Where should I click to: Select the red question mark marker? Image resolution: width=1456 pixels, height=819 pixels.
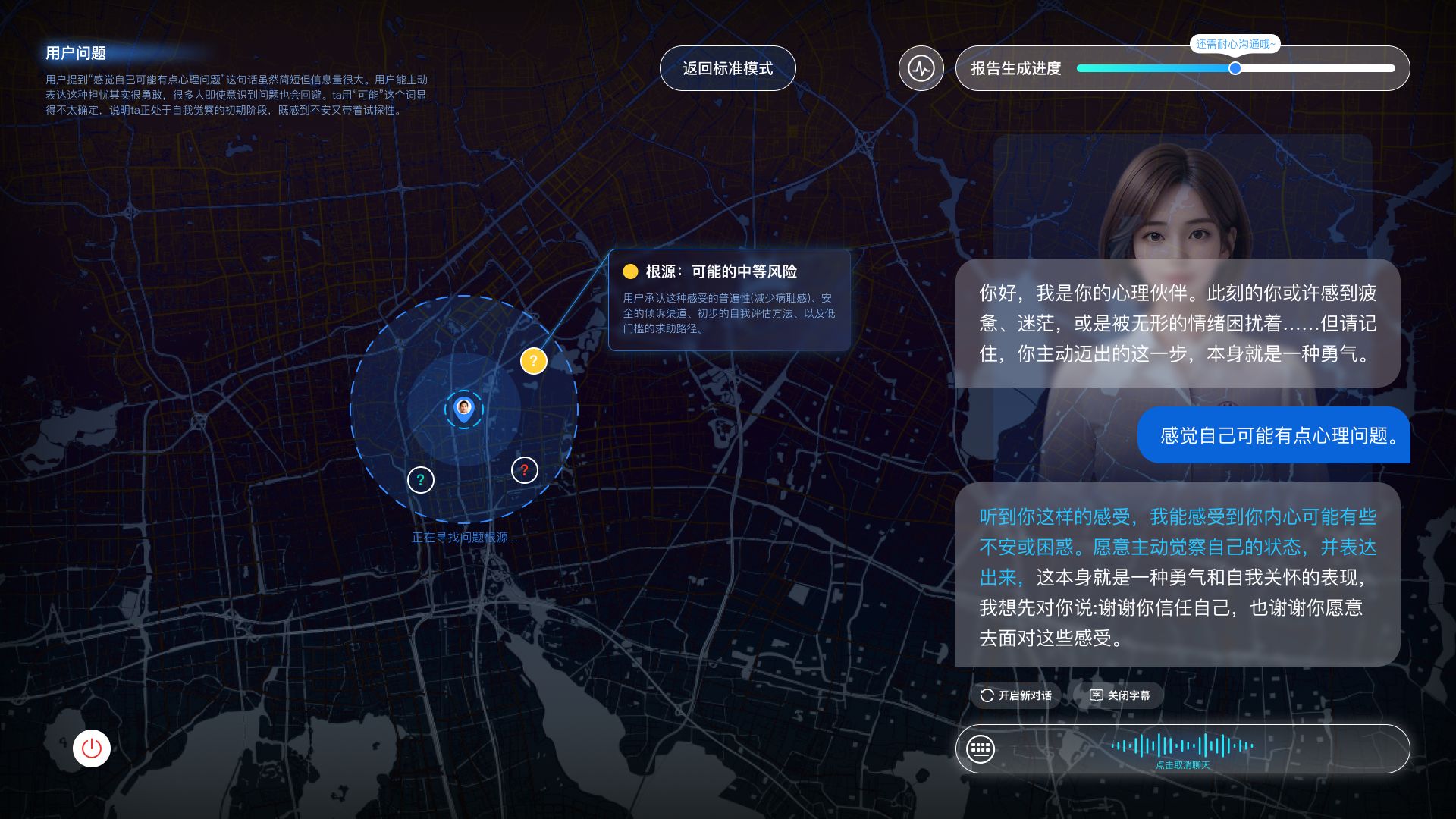pos(524,470)
